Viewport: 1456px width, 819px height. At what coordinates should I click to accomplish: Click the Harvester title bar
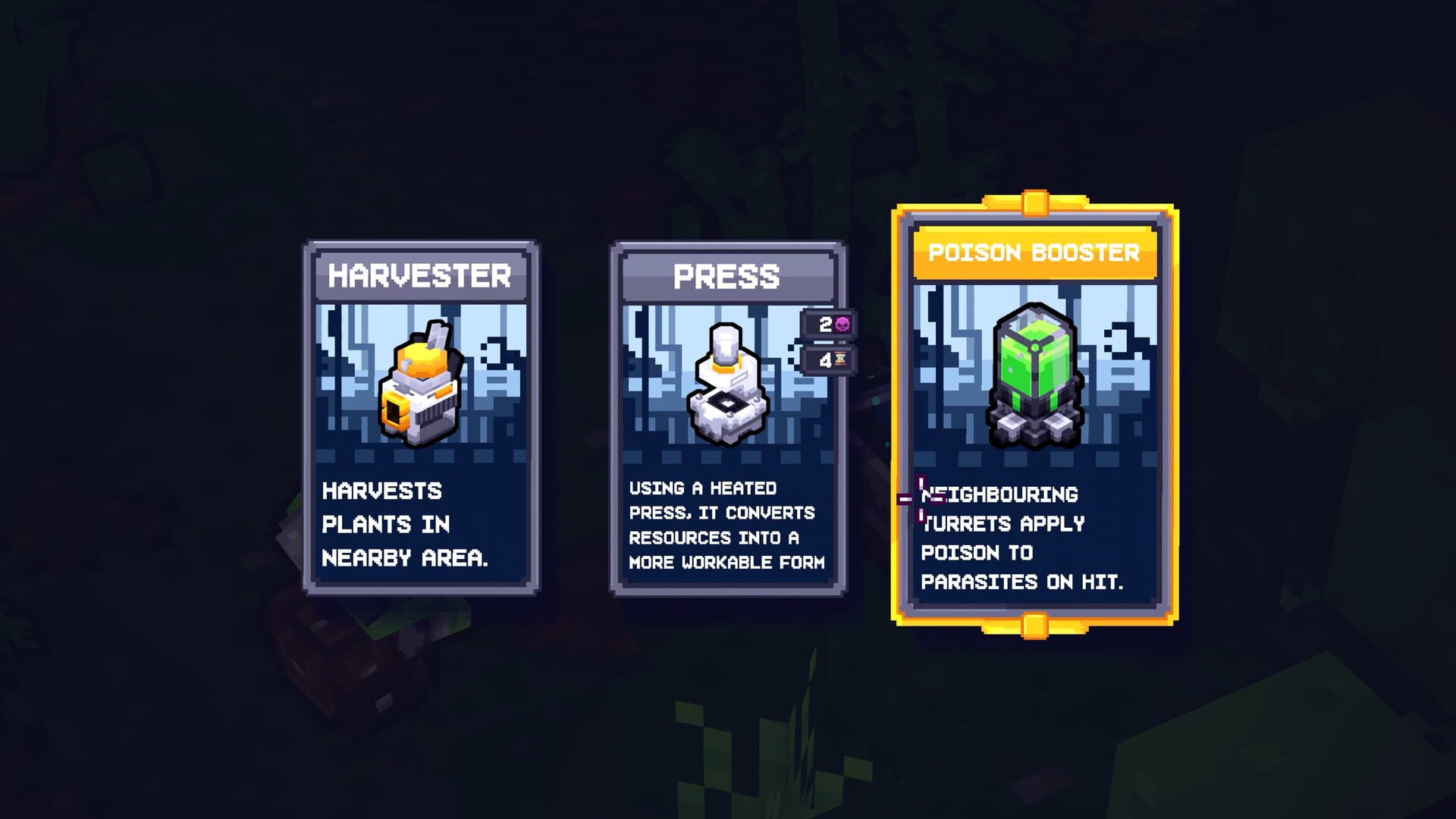(x=422, y=278)
